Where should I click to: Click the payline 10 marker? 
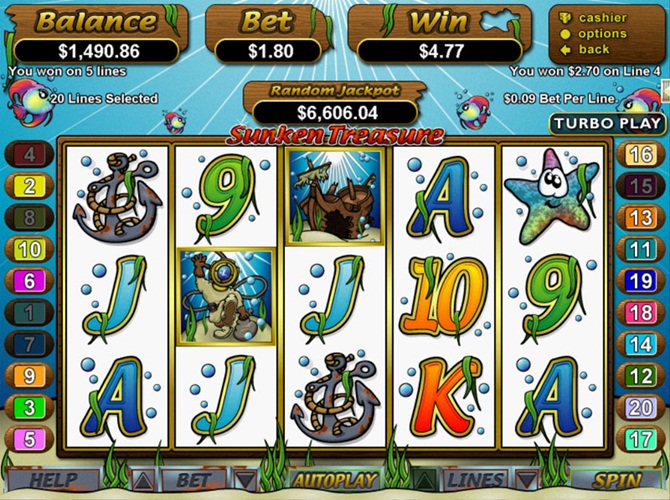pyautogui.click(x=29, y=249)
